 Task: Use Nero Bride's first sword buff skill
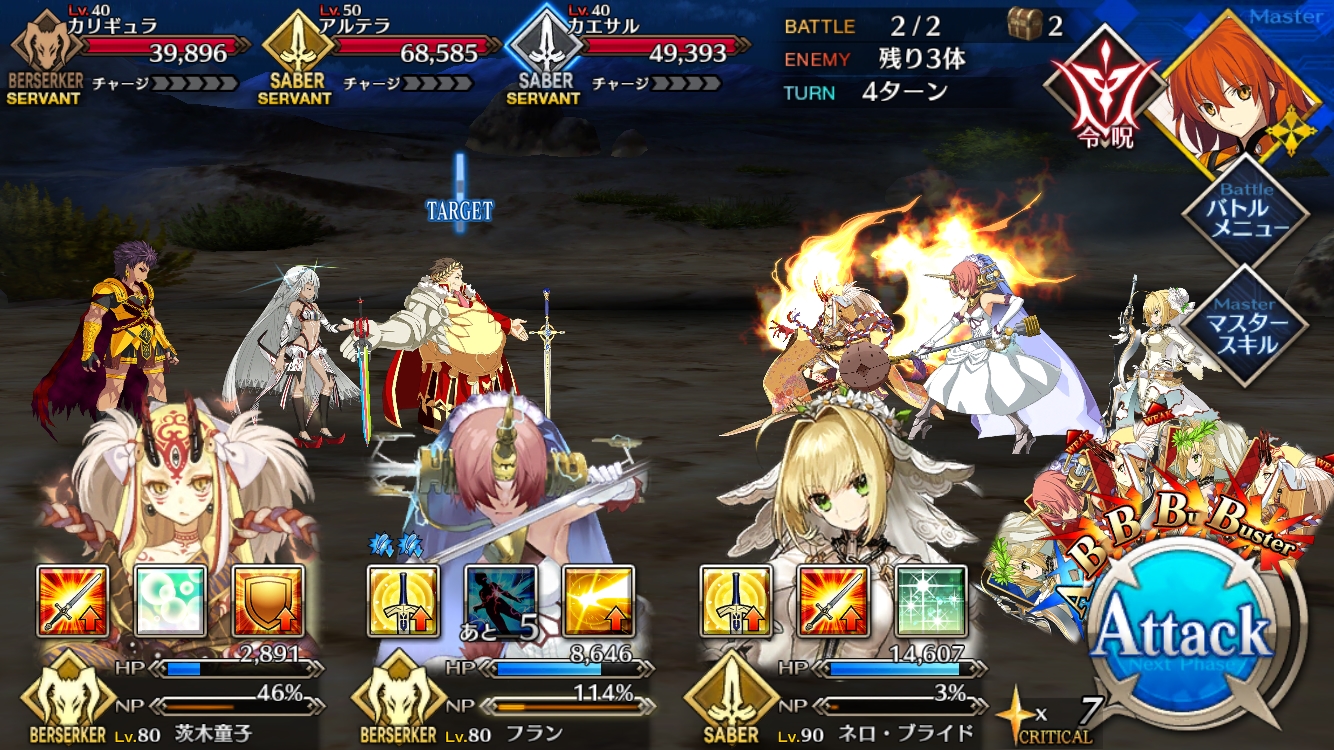[736, 601]
